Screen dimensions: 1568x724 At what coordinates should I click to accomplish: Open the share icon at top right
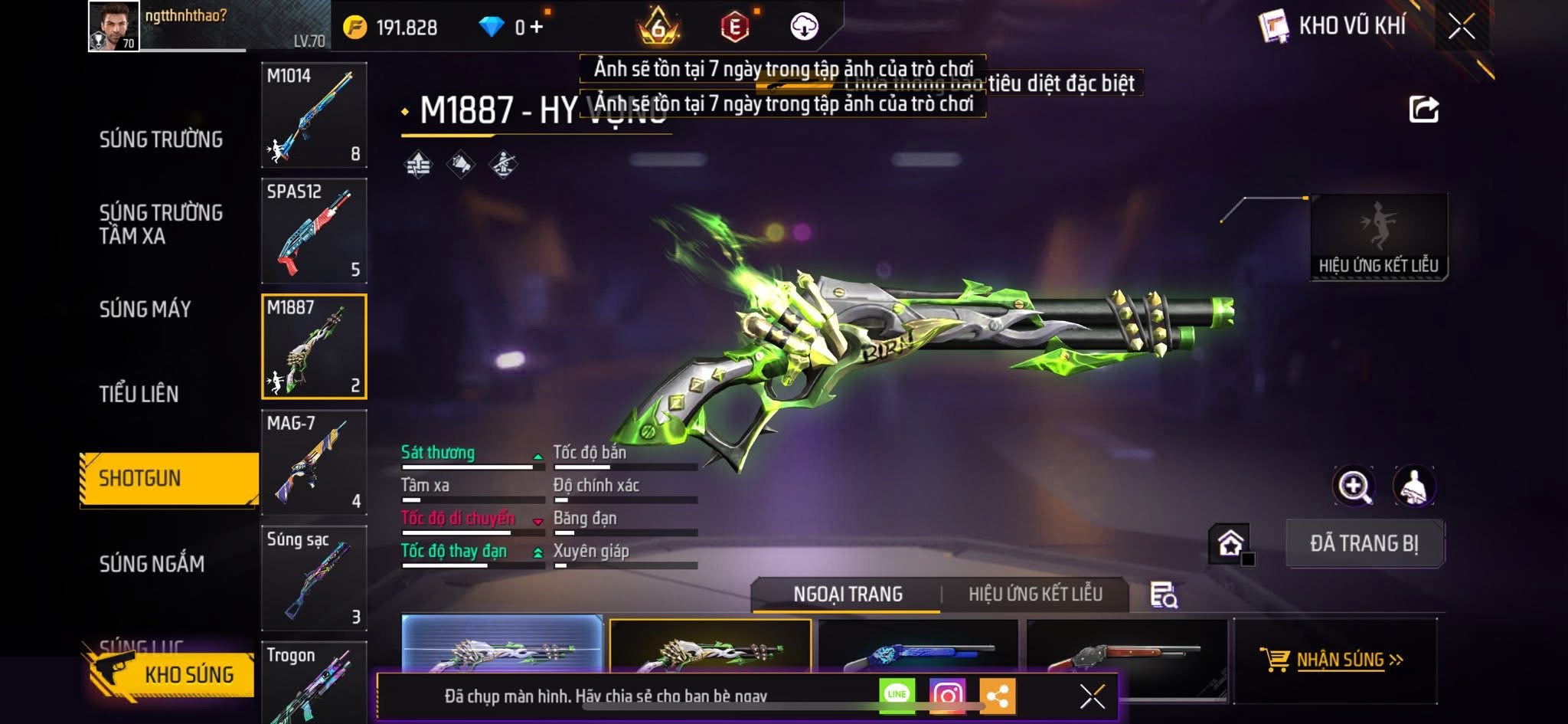tap(1423, 110)
